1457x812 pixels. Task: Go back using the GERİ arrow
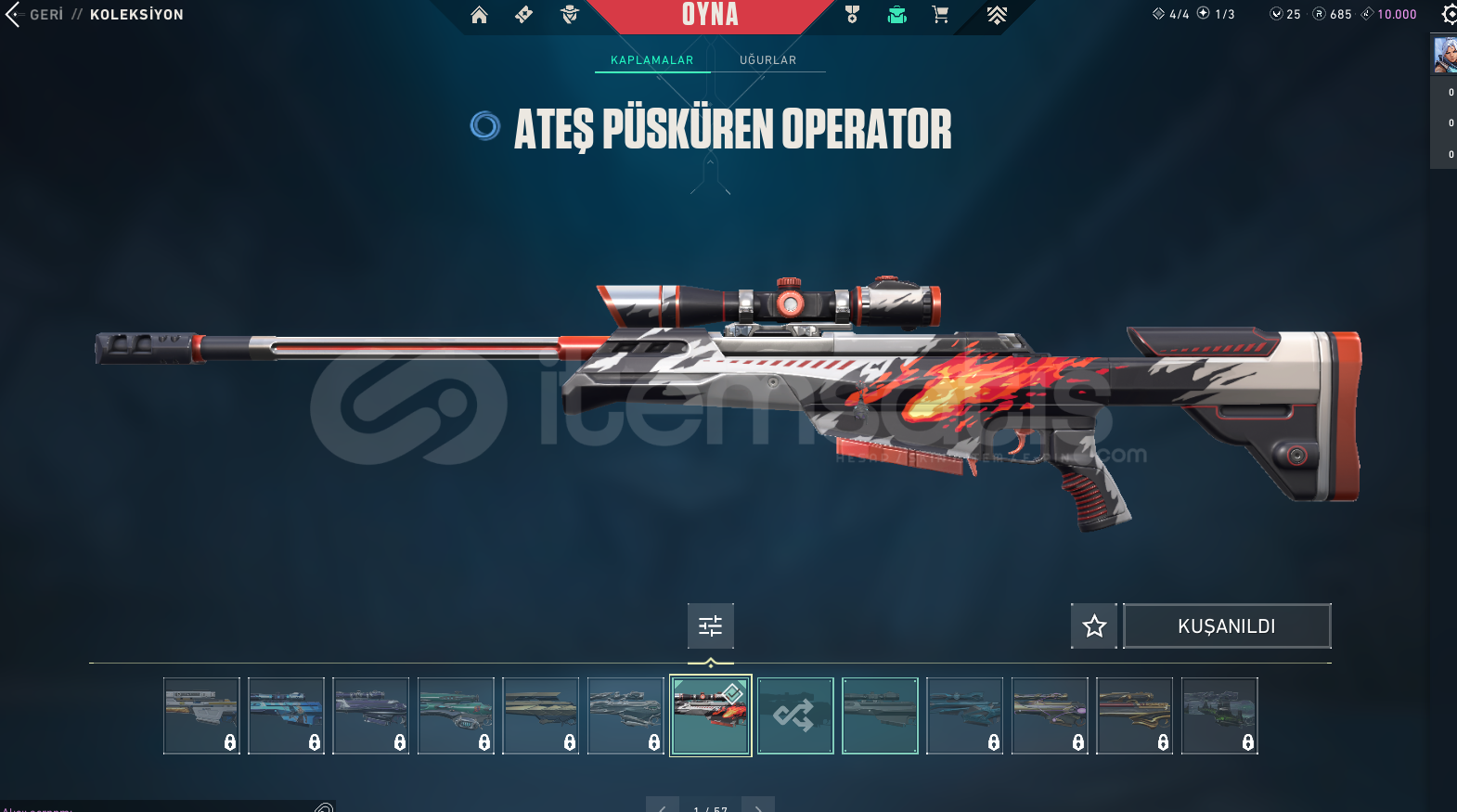pyautogui.click(x=13, y=15)
